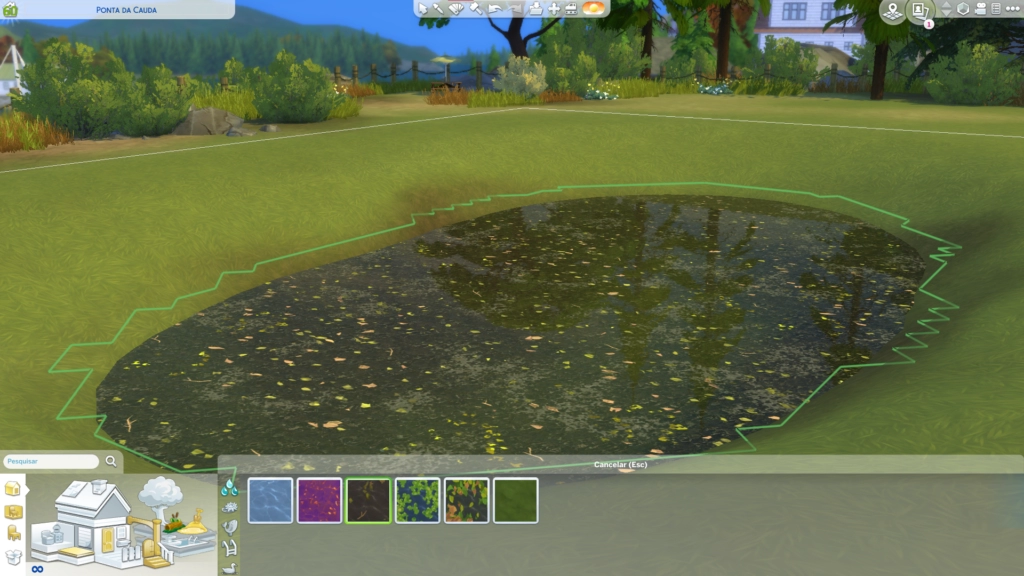This screenshot has width=1024, height=576.
Task: Switch to the house build mode tab
Action: pyautogui.click(x=13, y=488)
